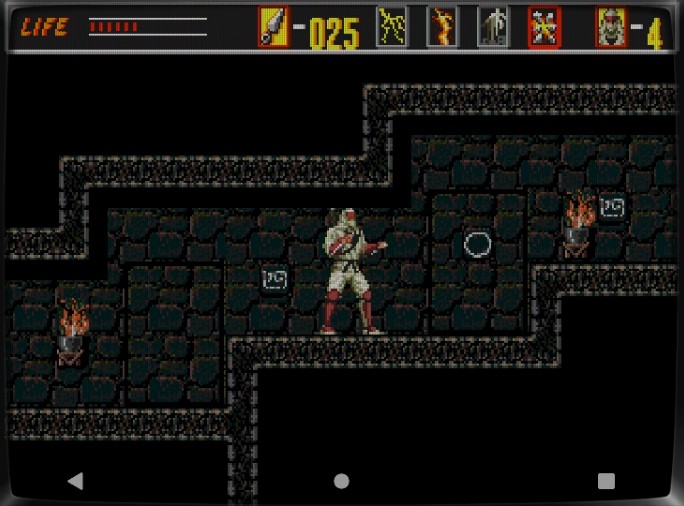Tap the Android home circle button
Image resolution: width=684 pixels, height=506 pixels.
click(341, 481)
